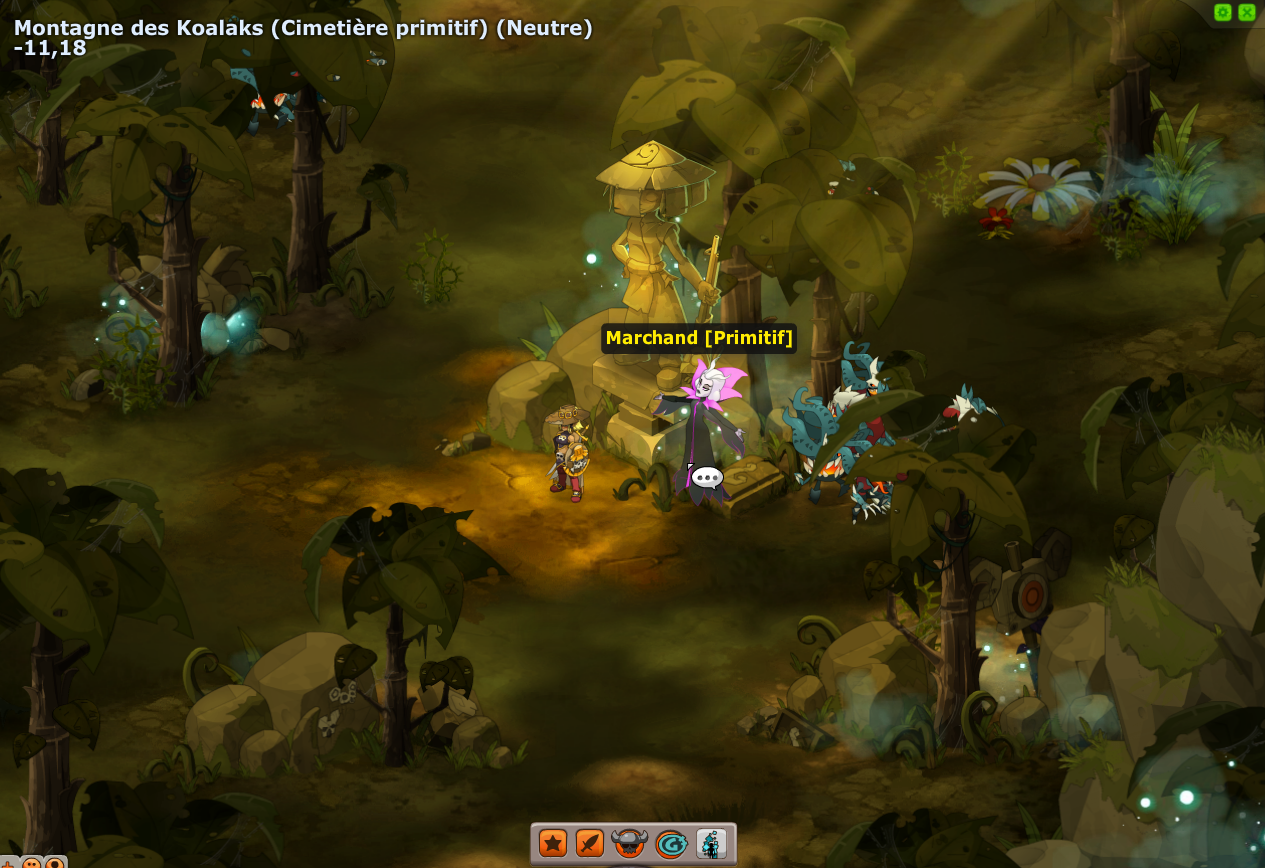Expand the chat with the plus button
1265x868 pixels.
[7, 863]
